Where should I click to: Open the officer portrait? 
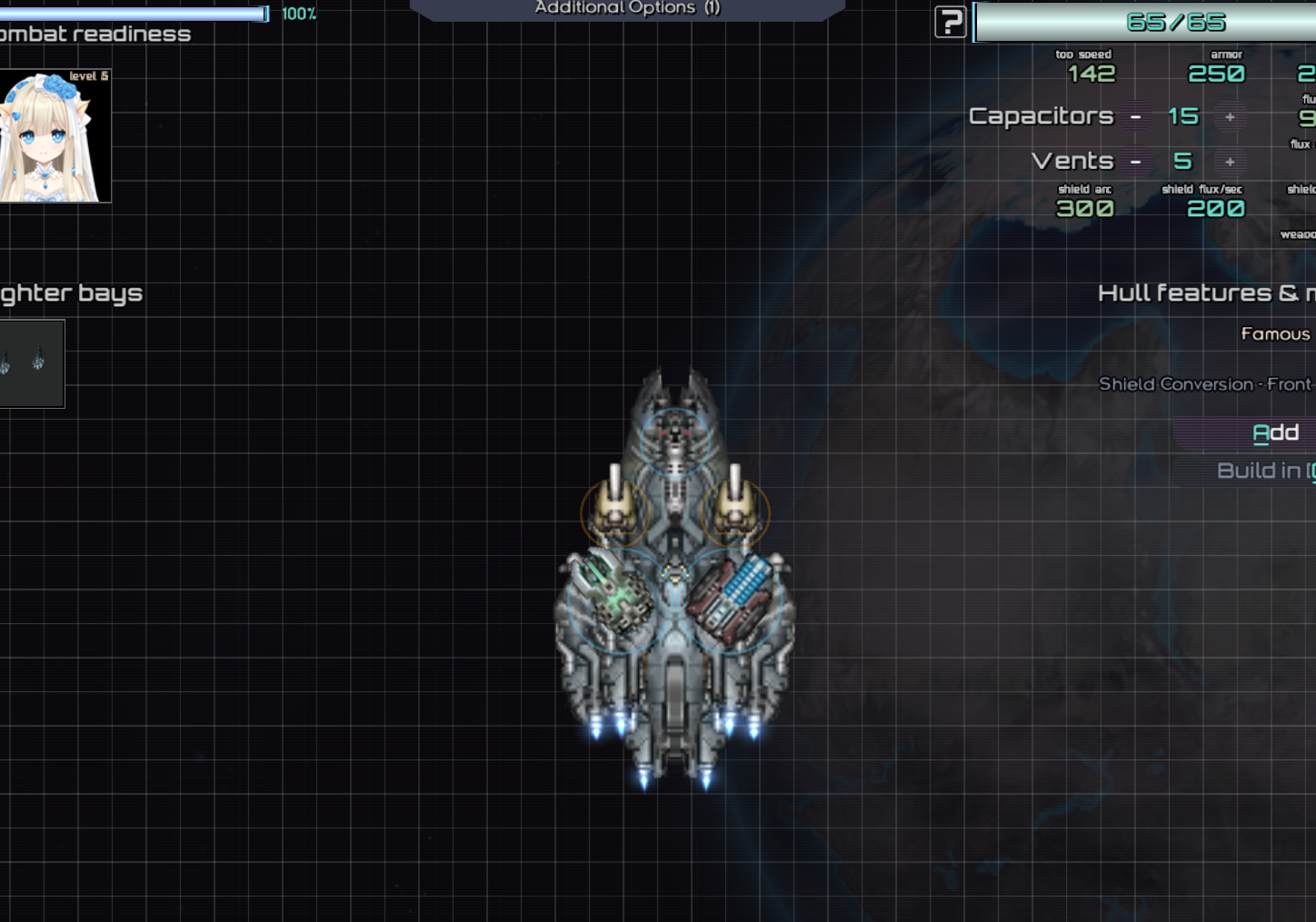pos(55,136)
